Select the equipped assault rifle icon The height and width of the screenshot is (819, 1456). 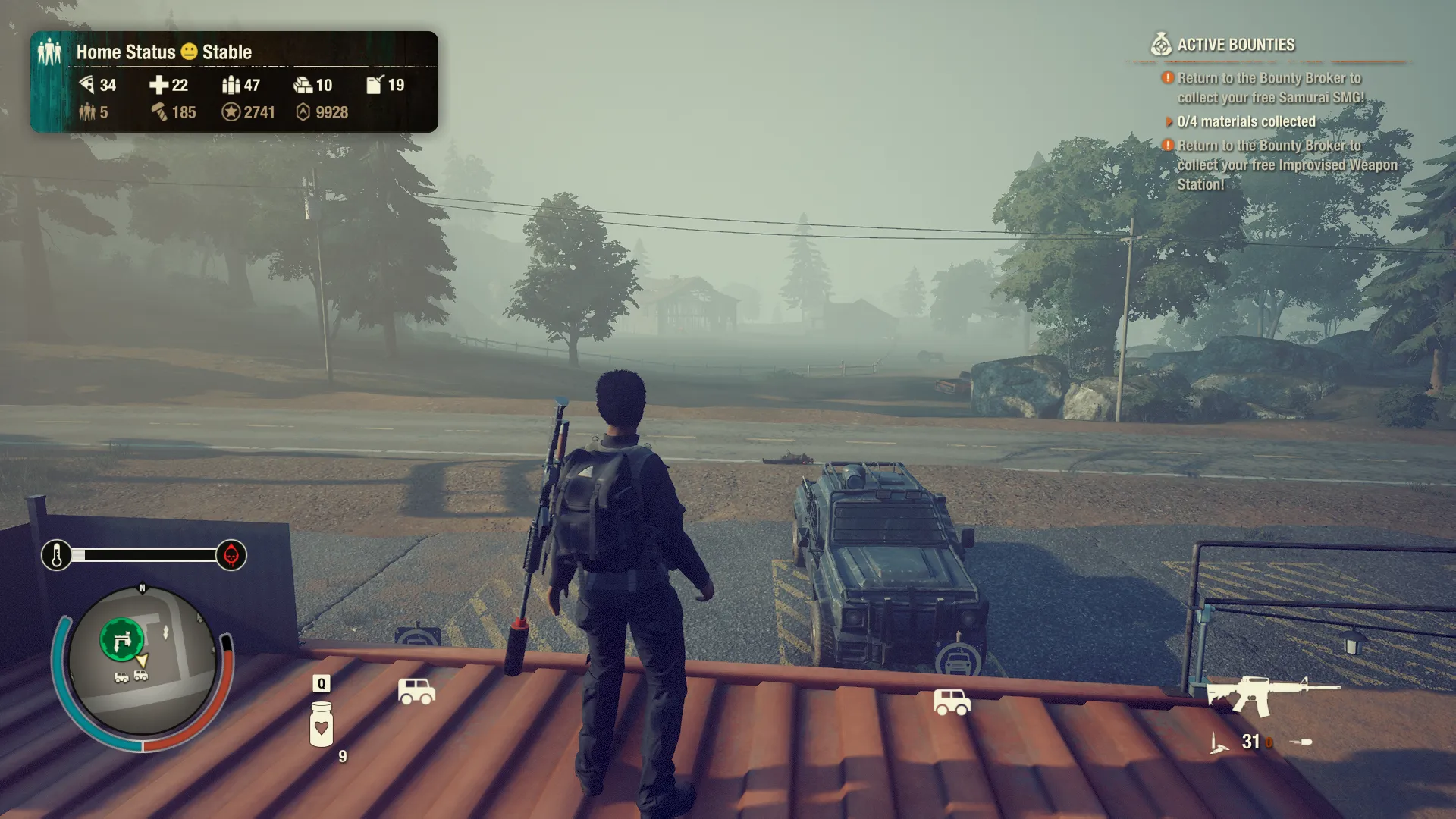[x=1272, y=695]
